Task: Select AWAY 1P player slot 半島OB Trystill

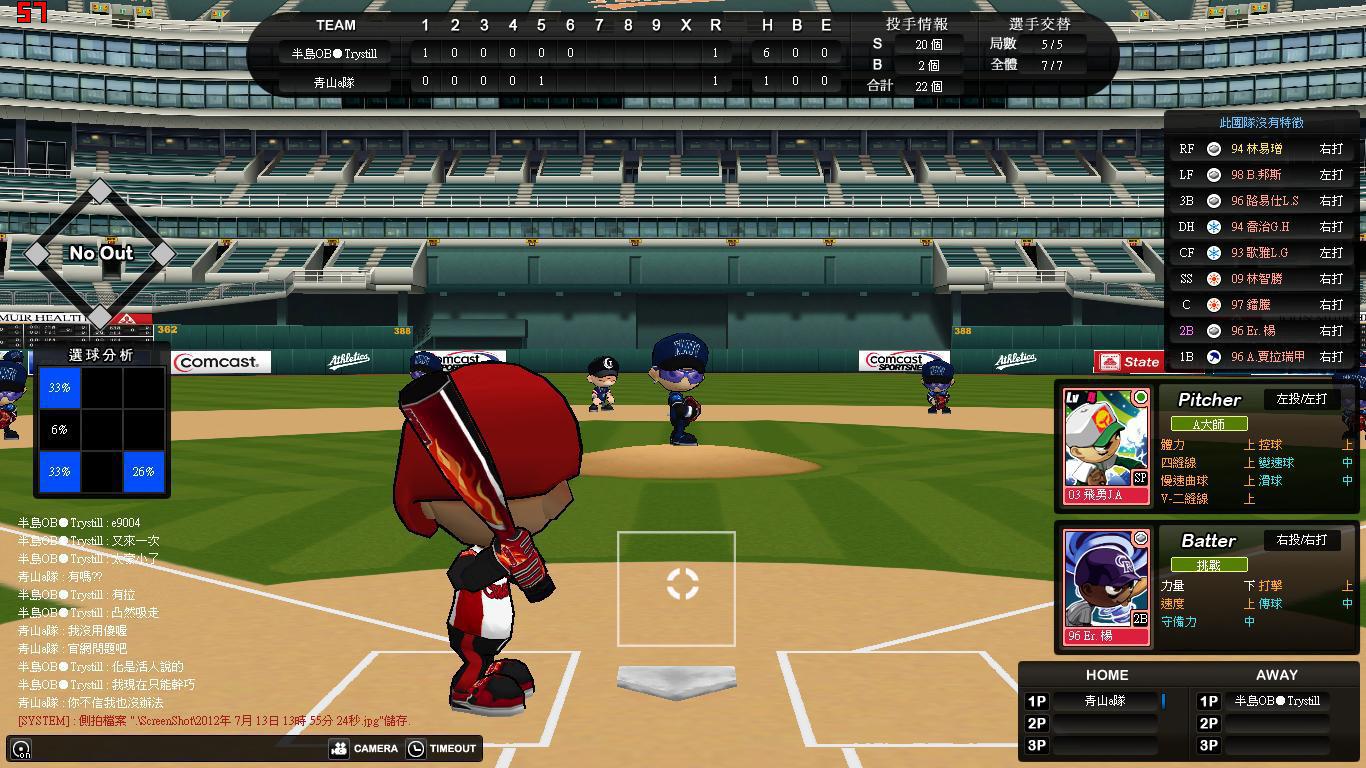Action: [x=1276, y=701]
